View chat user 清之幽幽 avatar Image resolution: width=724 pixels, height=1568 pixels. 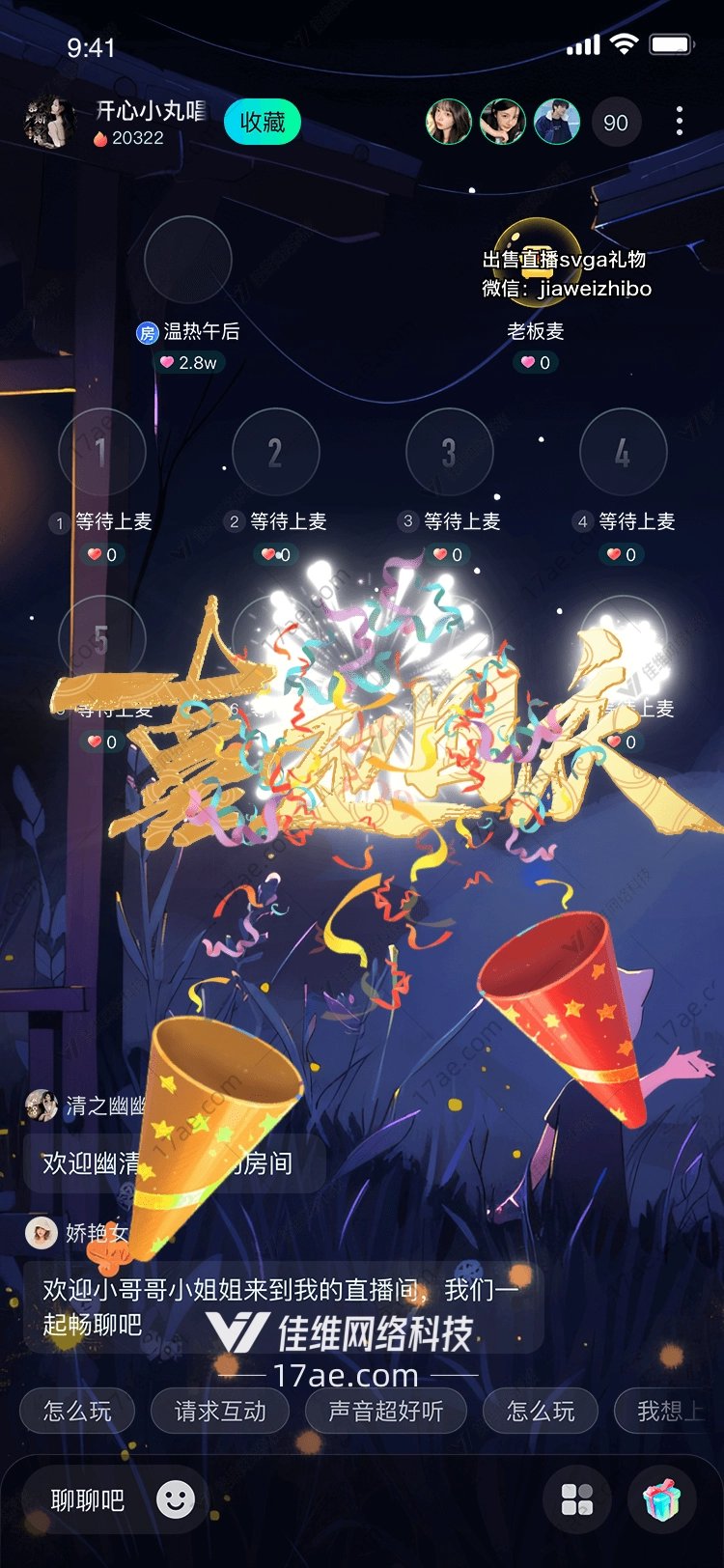point(42,1105)
